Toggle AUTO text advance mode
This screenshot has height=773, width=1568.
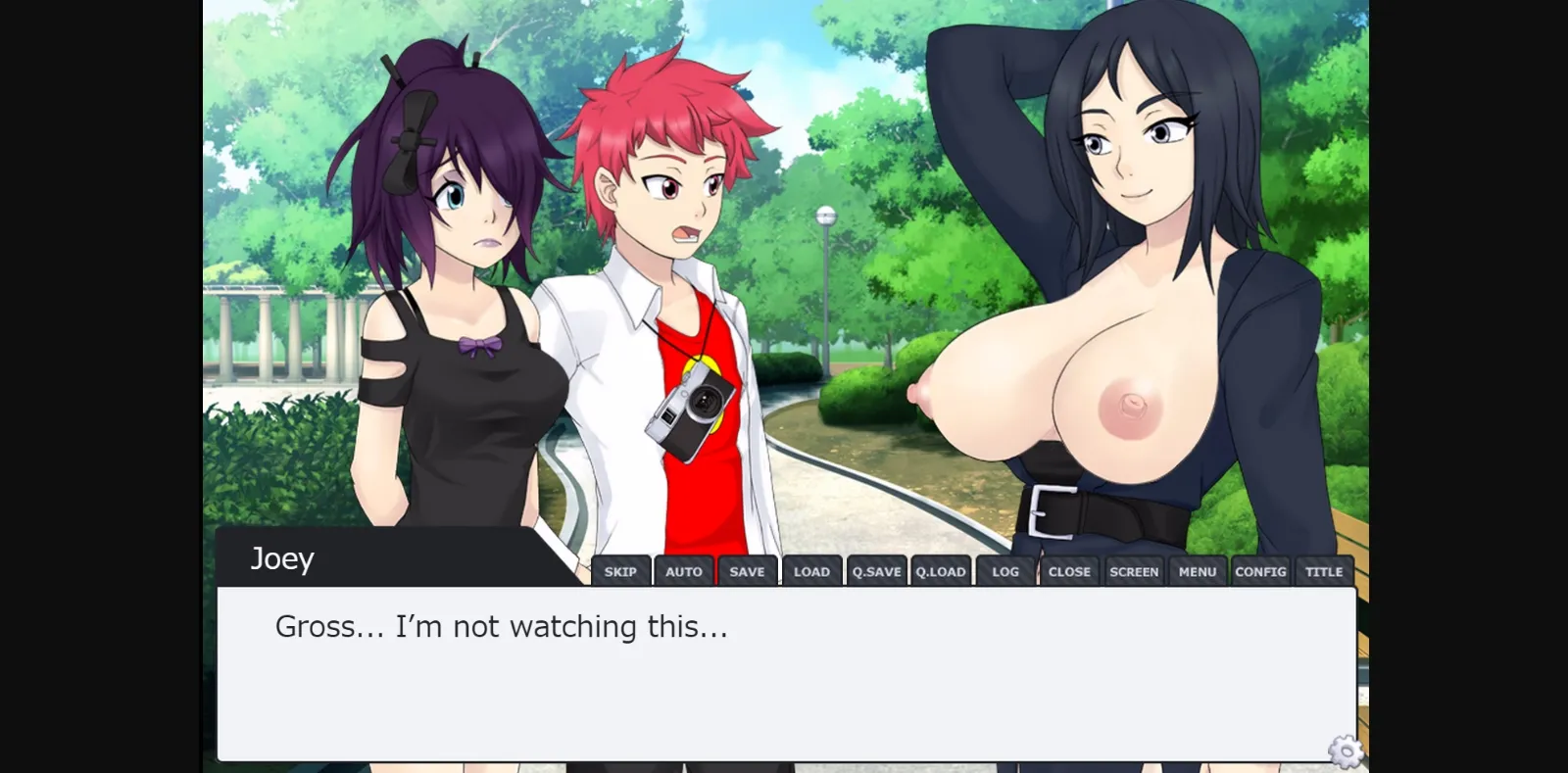[x=684, y=570]
